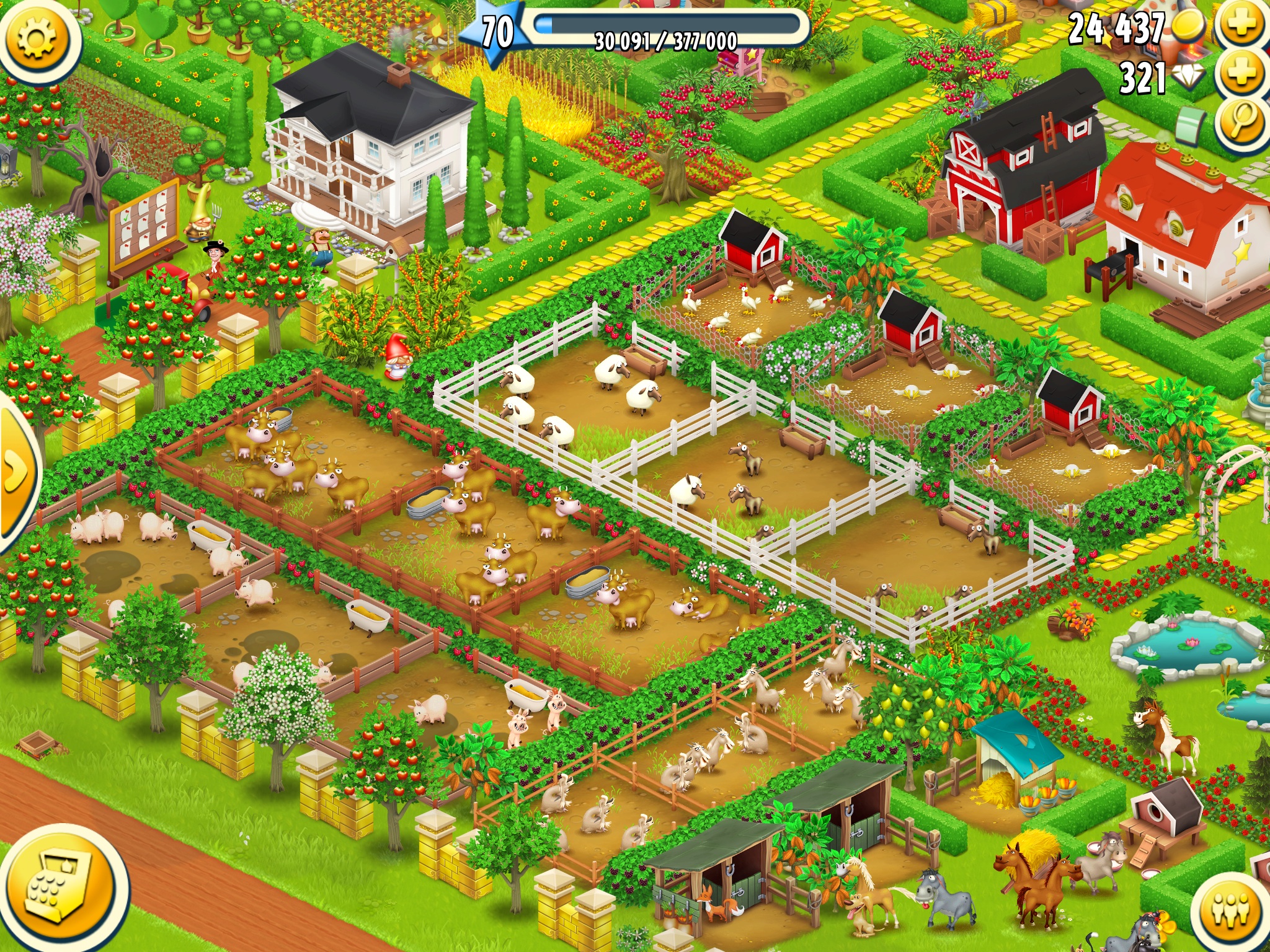This screenshot has width=1270, height=952.
Task: Open the friends list icon
Action: (1231, 910)
